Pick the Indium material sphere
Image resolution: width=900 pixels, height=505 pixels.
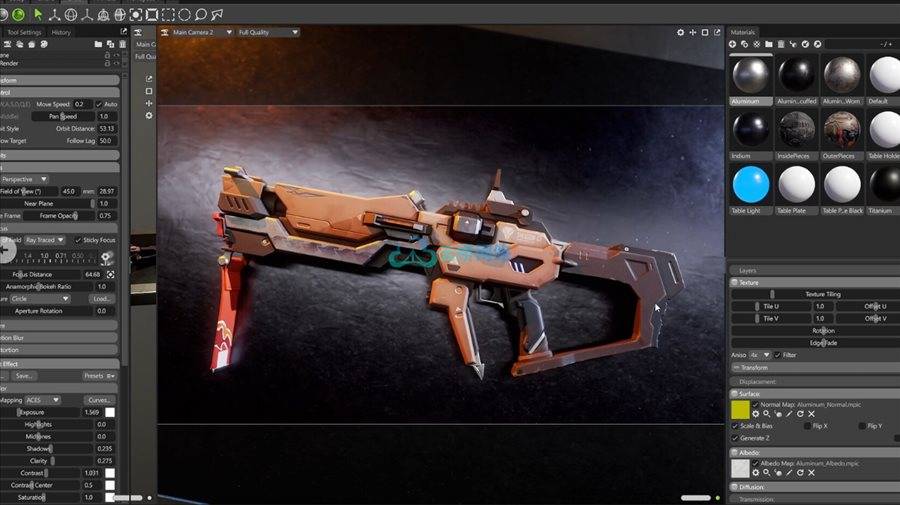tap(751, 129)
